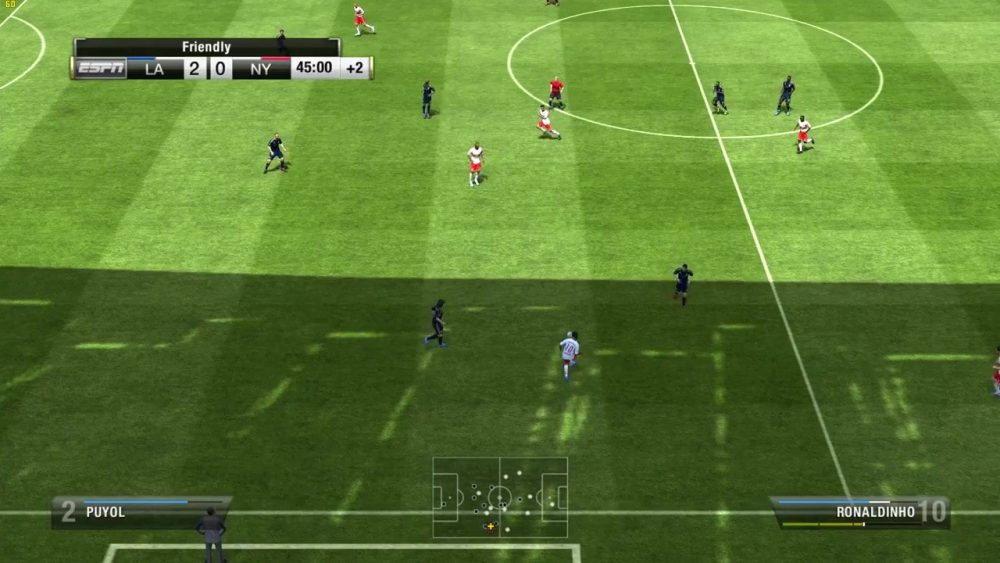Click the pitch radar minimap

(500, 497)
